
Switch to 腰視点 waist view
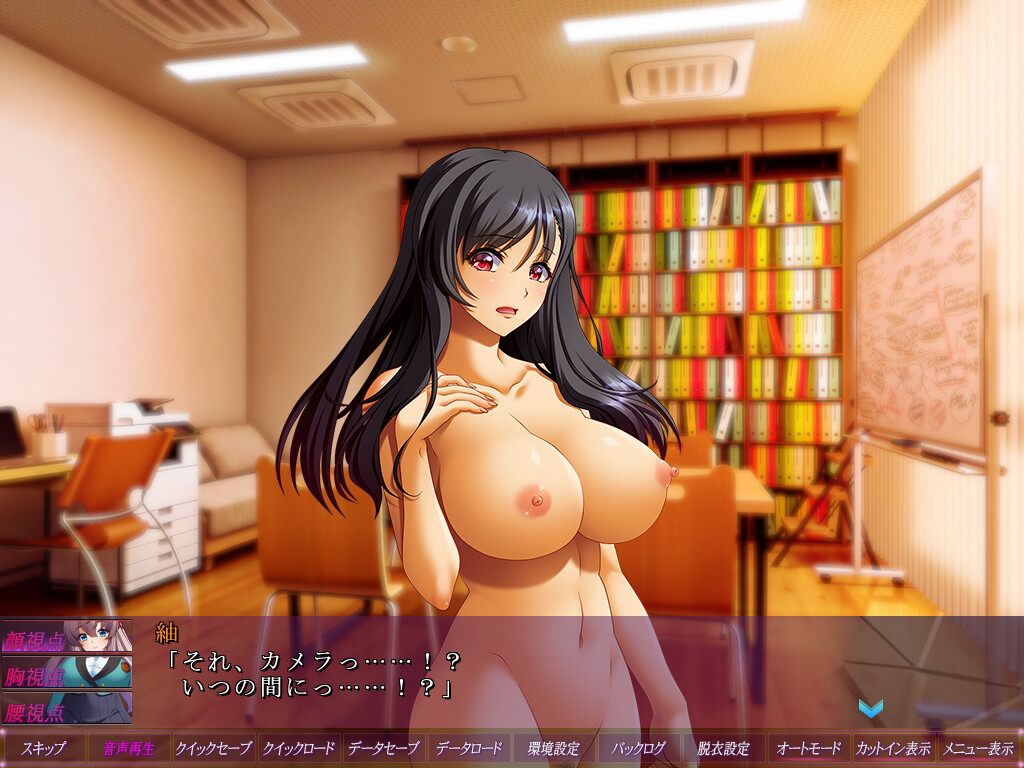[x=66, y=709]
